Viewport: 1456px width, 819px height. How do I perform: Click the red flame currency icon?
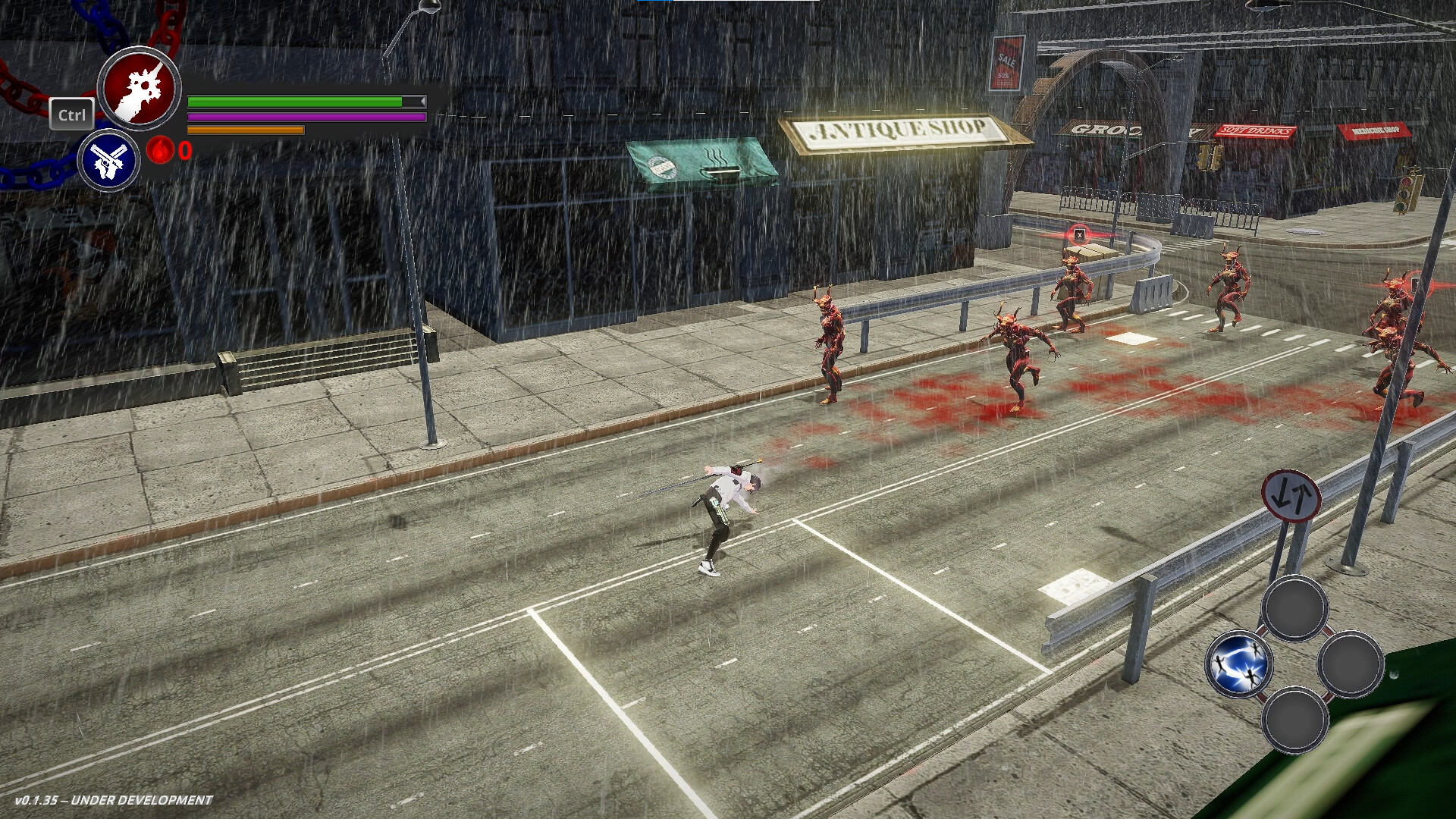coord(160,152)
